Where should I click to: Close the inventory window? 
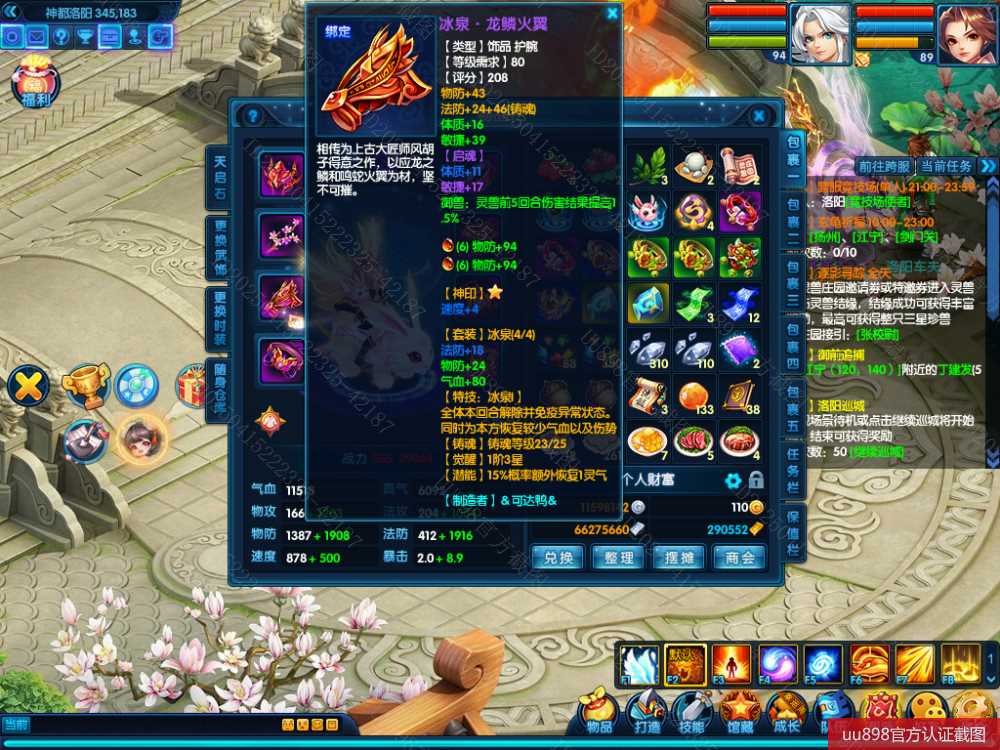(760, 116)
